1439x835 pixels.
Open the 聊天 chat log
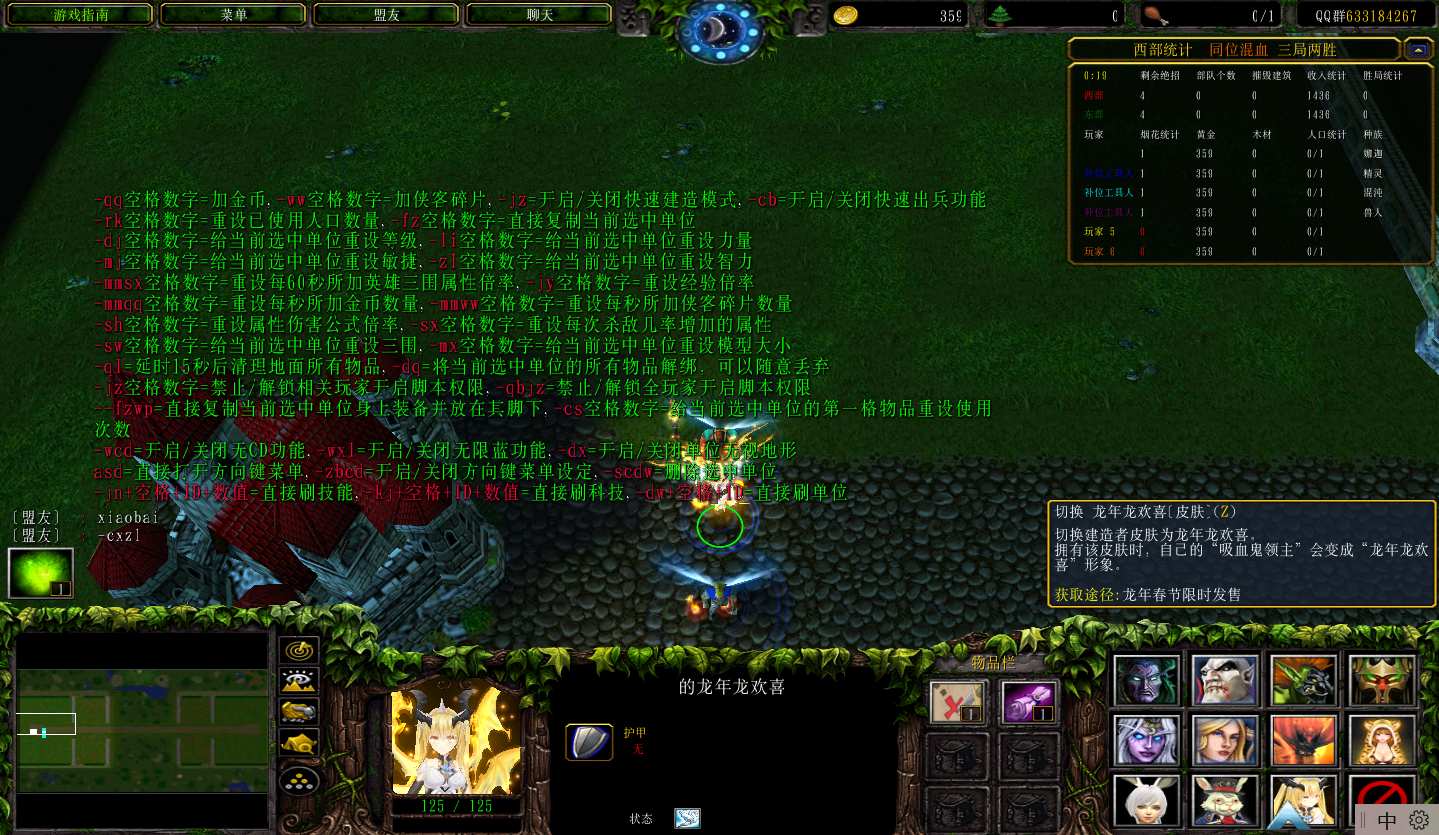click(x=539, y=15)
